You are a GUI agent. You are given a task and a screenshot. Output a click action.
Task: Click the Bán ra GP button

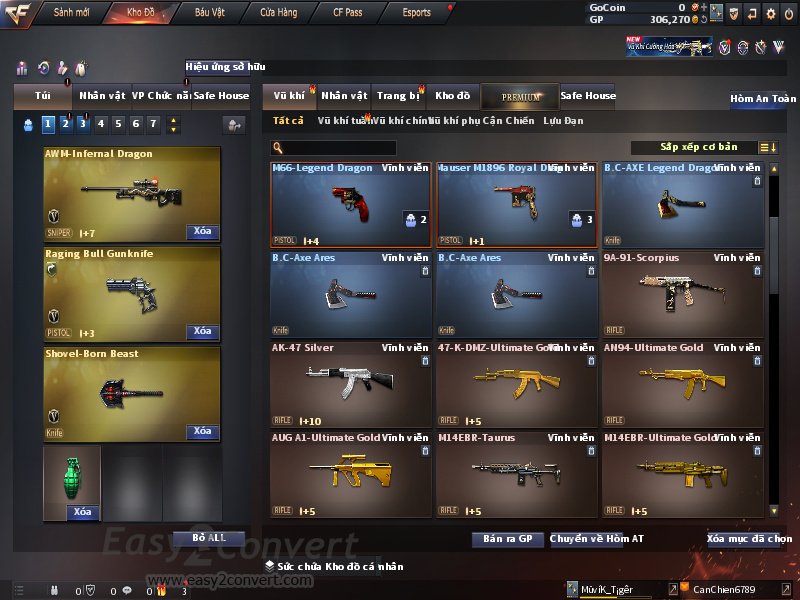507,539
